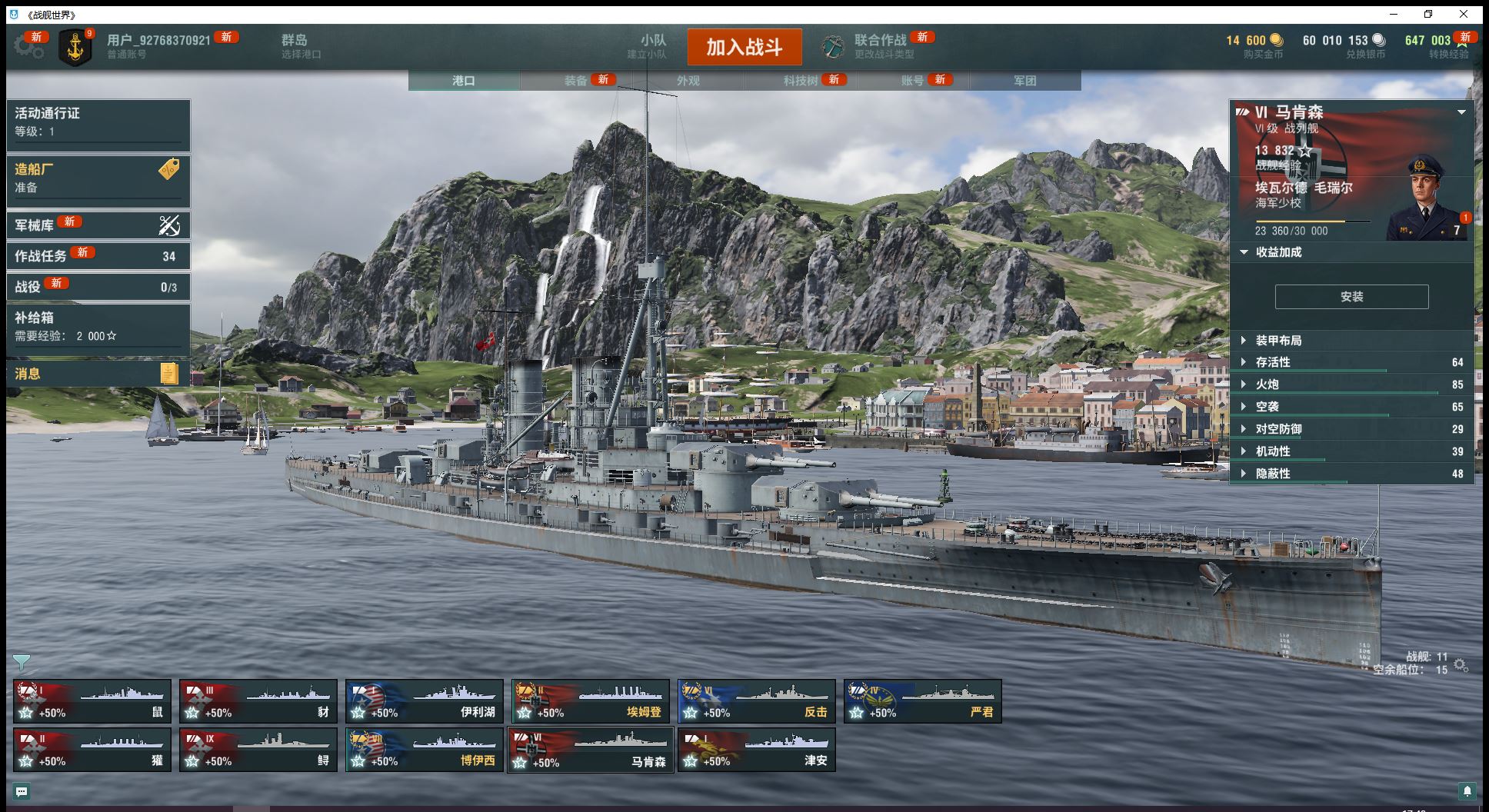Select the 科技树 tab
The image size is (1489, 812).
(801, 81)
